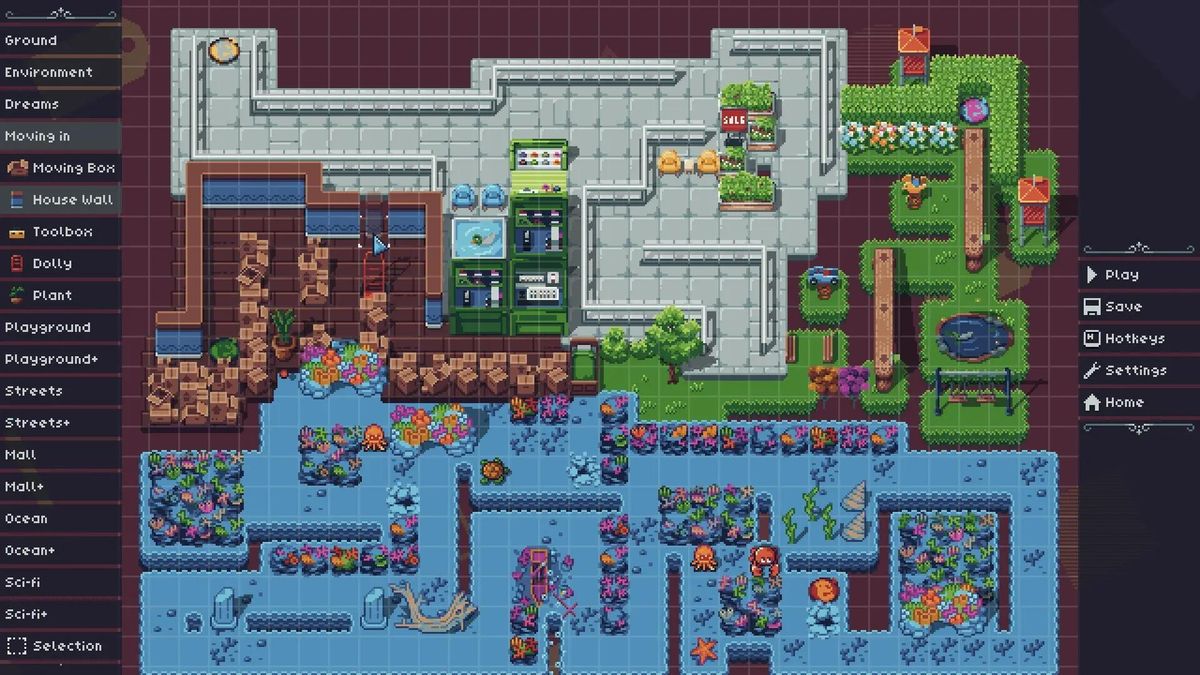Open the Settings menu

pyautogui.click(x=1135, y=371)
